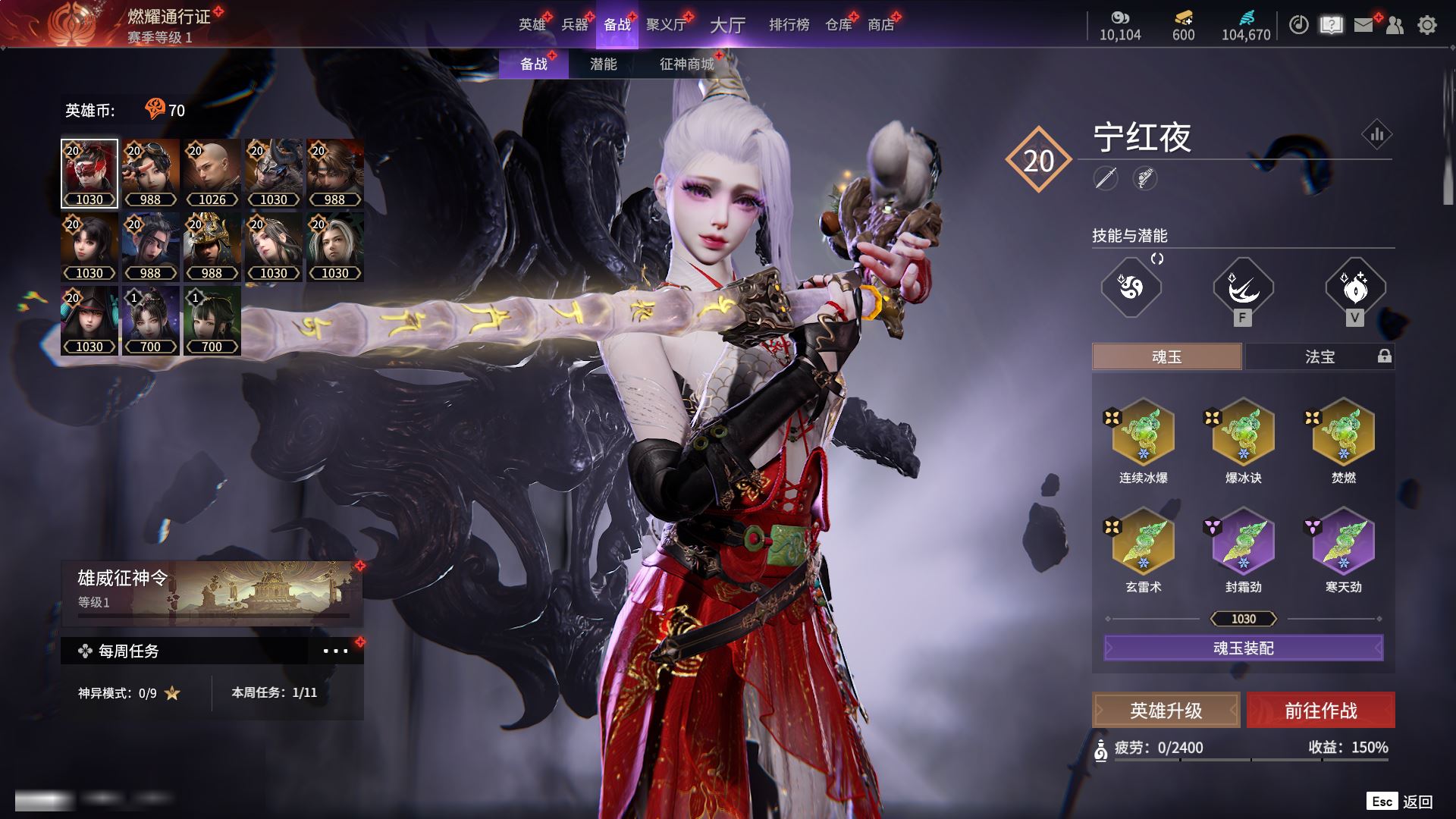
Task: Open the 征神商城 tab
Action: pos(687,64)
